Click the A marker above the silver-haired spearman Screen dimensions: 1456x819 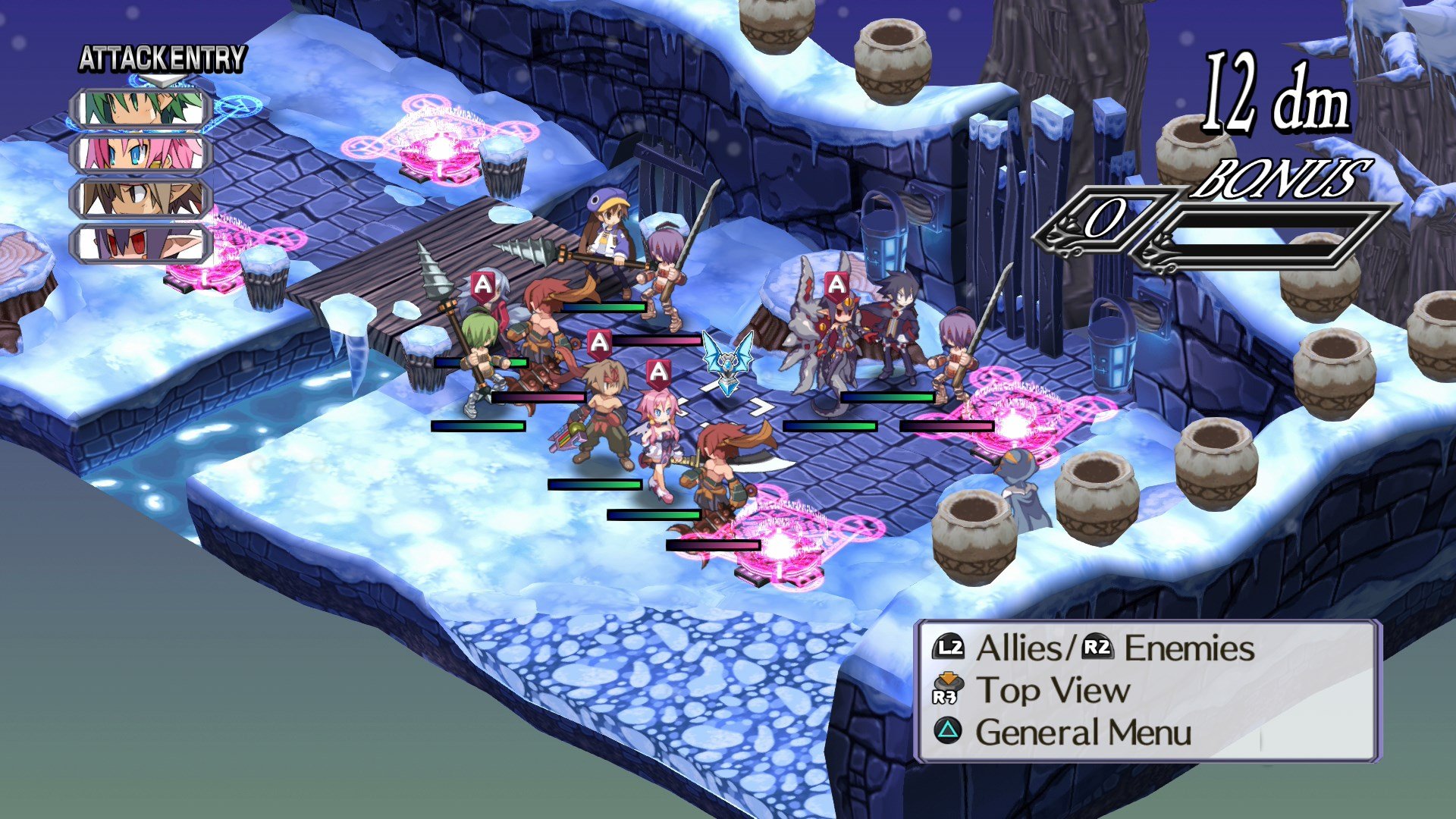(x=482, y=285)
